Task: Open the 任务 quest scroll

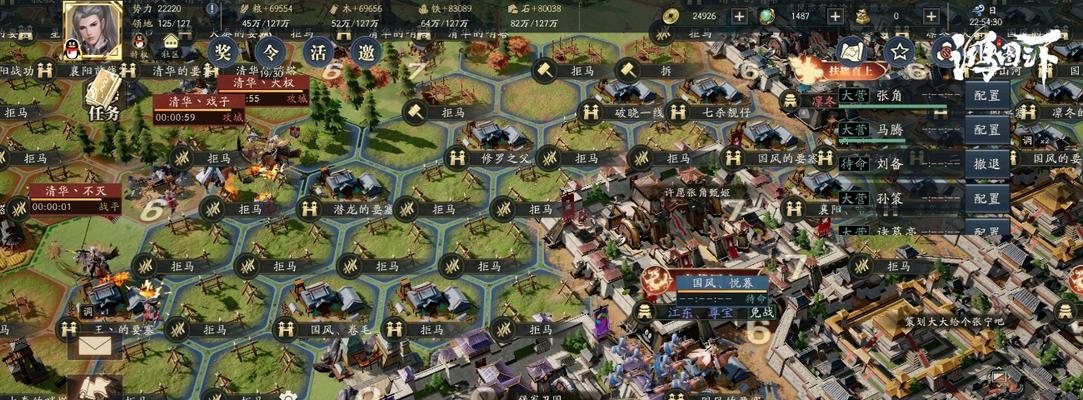Action: click(x=103, y=97)
